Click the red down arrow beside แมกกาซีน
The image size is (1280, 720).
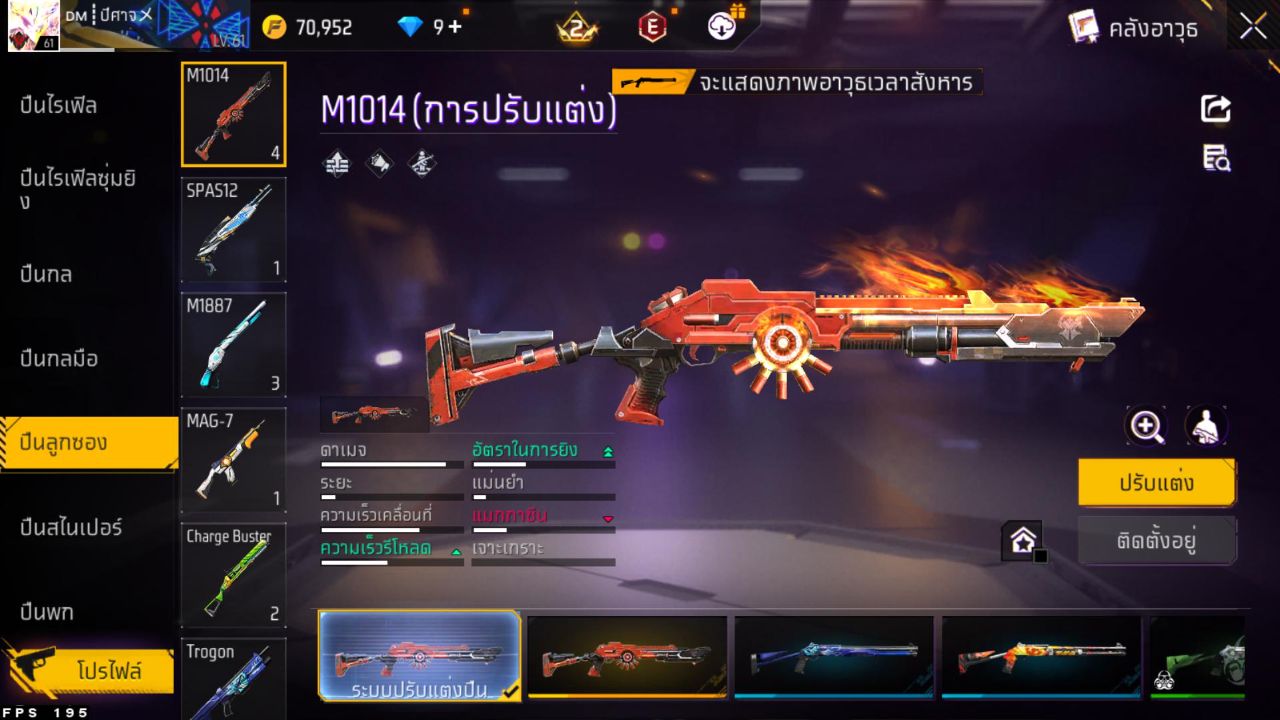608,519
